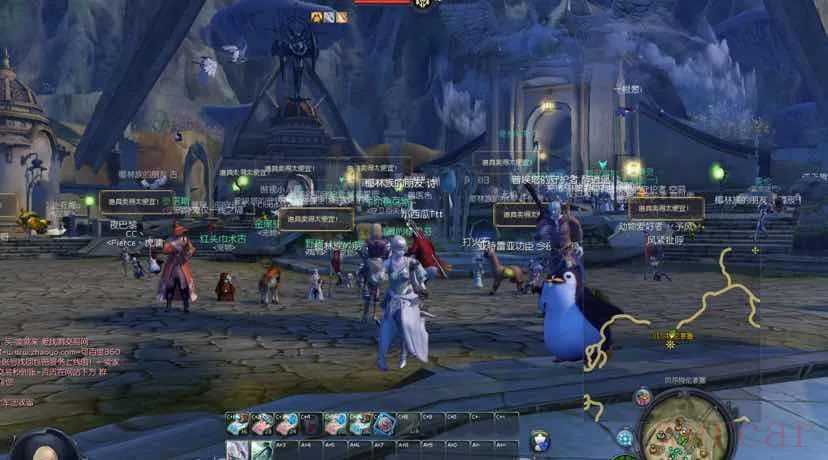
Task: Activate the green skill in the lower hotbar row
Action: pyautogui.click(x=261, y=451)
